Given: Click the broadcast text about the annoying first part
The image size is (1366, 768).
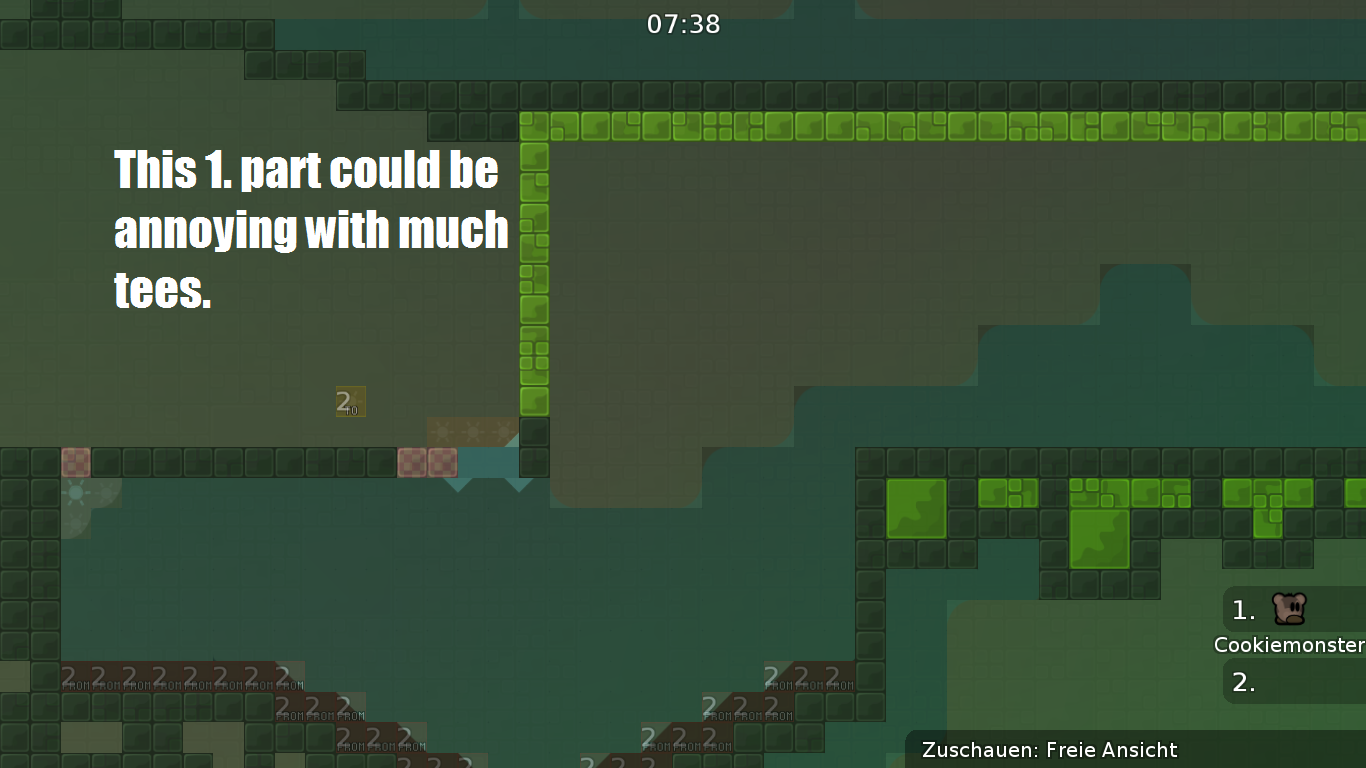Looking at the screenshot, I should [310, 228].
